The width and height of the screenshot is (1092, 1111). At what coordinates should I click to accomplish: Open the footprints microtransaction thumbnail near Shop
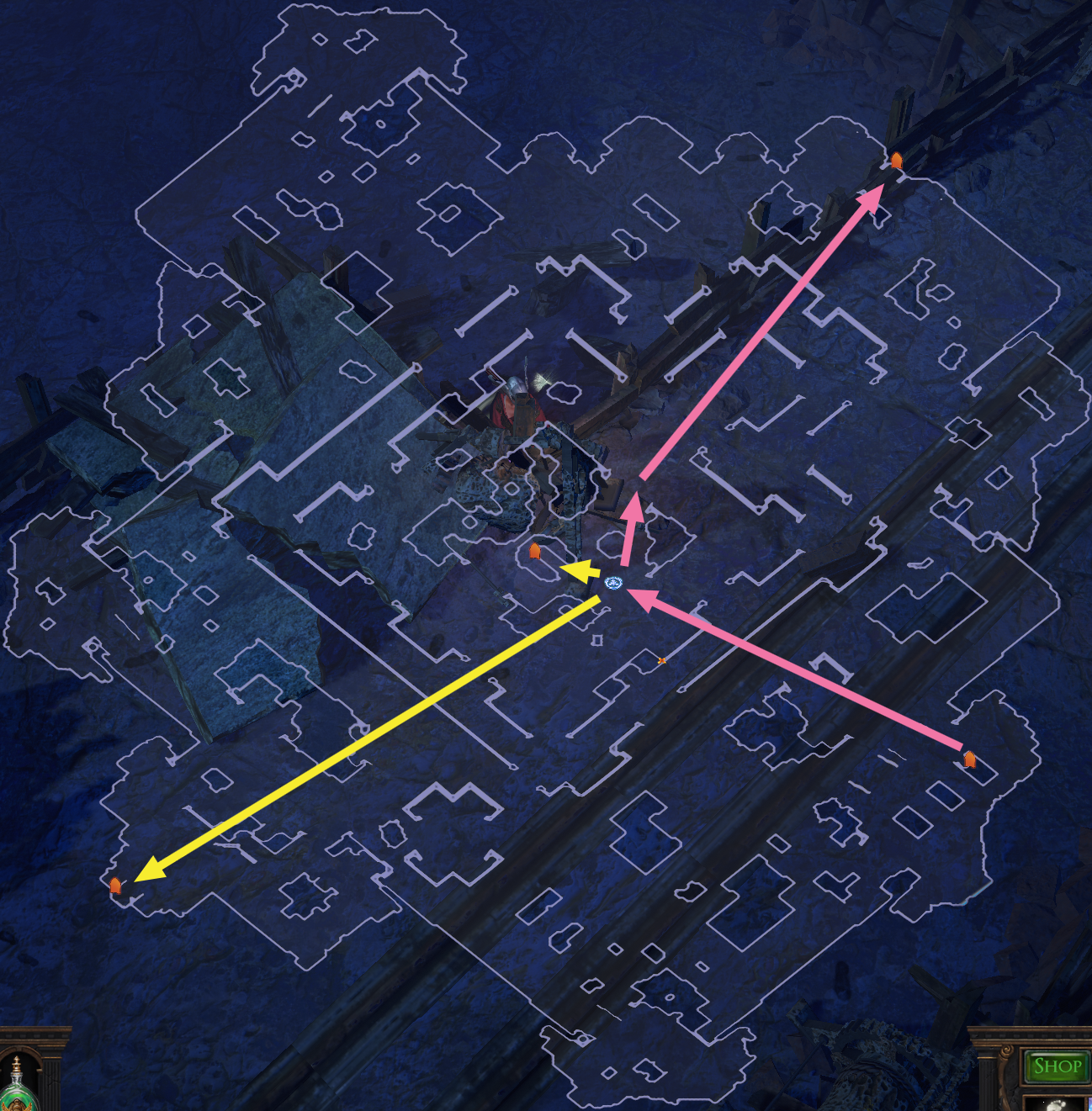coord(1056,1104)
